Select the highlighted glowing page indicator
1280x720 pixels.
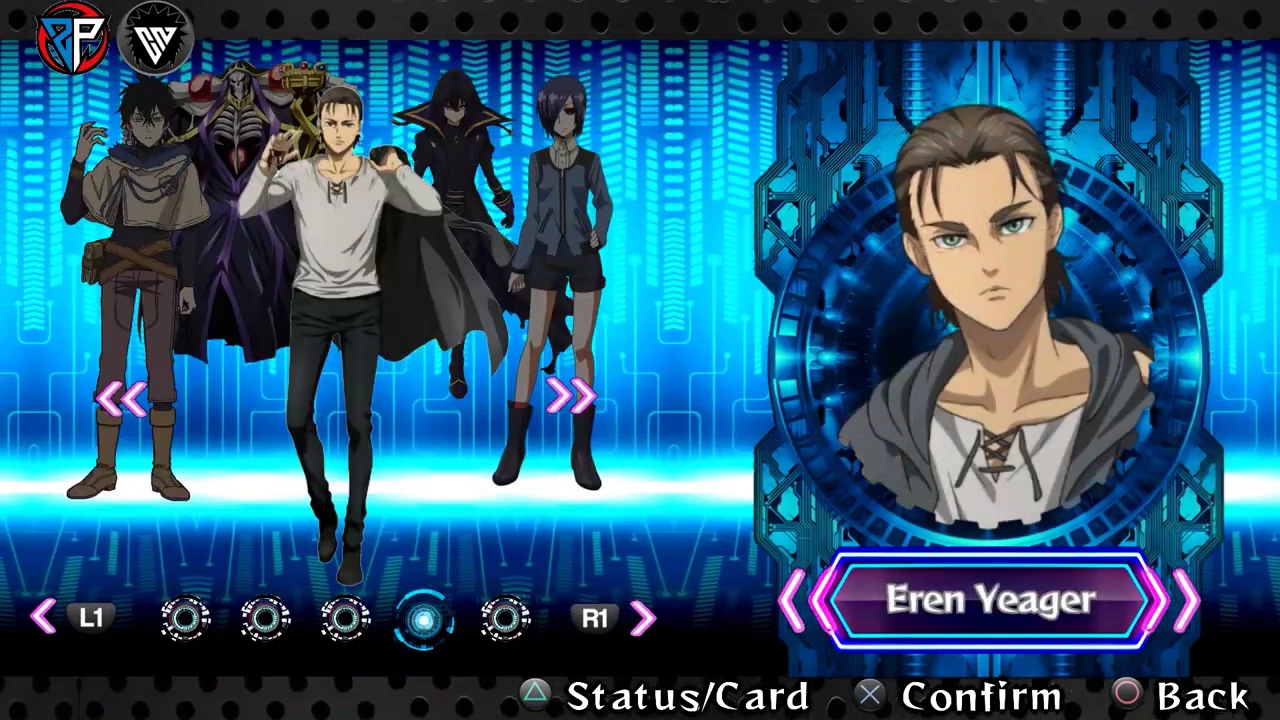424,619
